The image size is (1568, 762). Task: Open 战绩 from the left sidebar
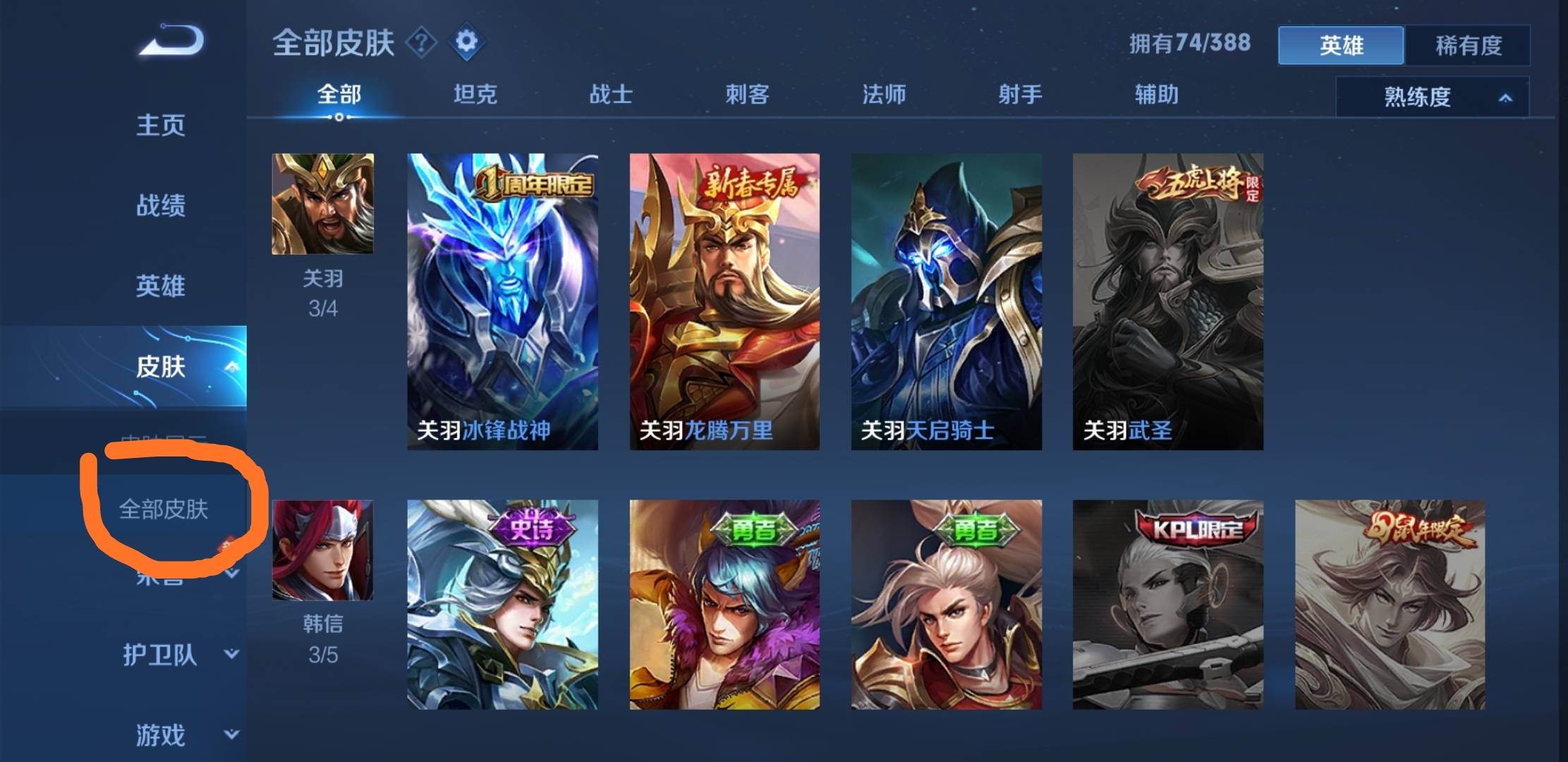pyautogui.click(x=159, y=206)
